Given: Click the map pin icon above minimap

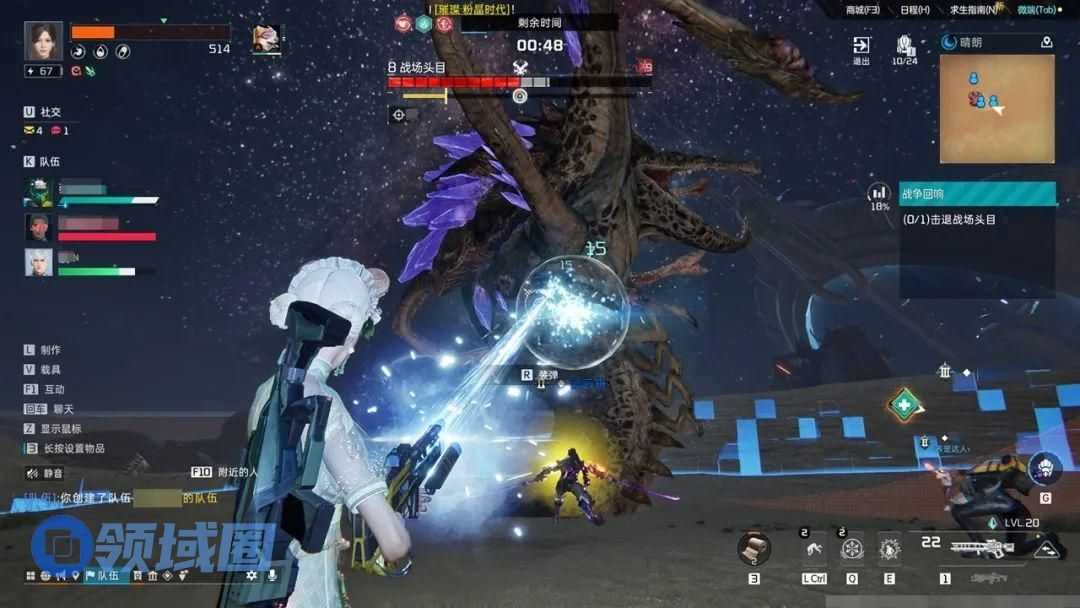Looking at the screenshot, I should click(x=1046, y=43).
